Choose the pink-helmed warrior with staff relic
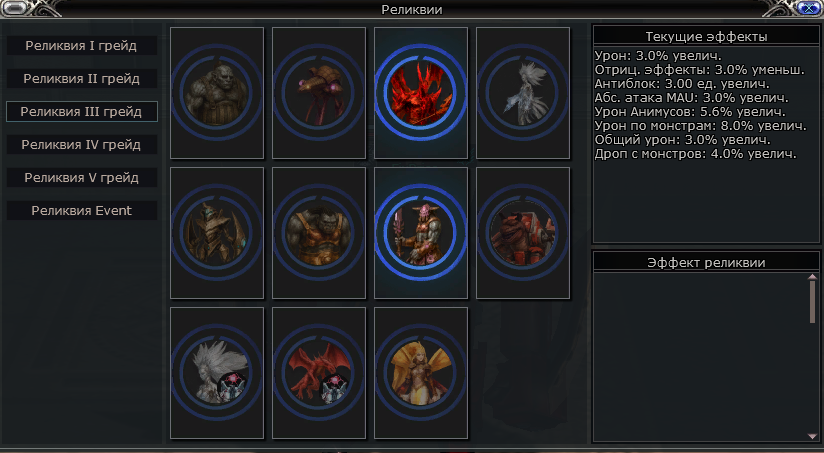824x453 pixels. tap(421, 233)
